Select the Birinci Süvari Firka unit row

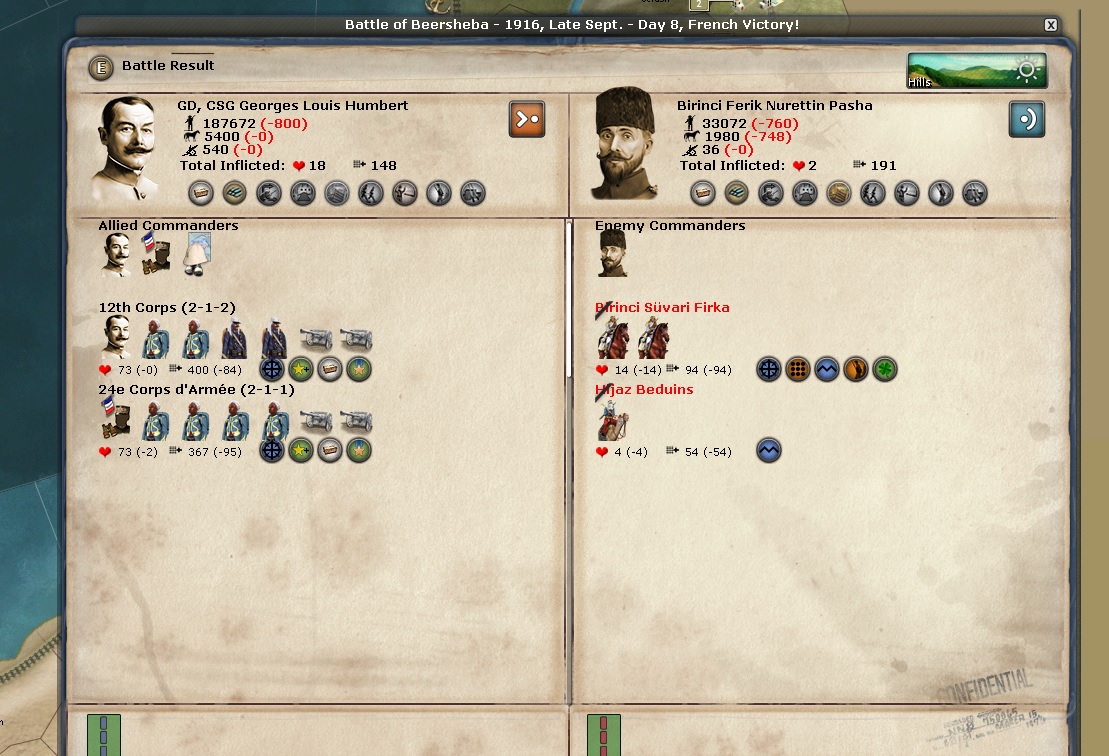(662, 308)
